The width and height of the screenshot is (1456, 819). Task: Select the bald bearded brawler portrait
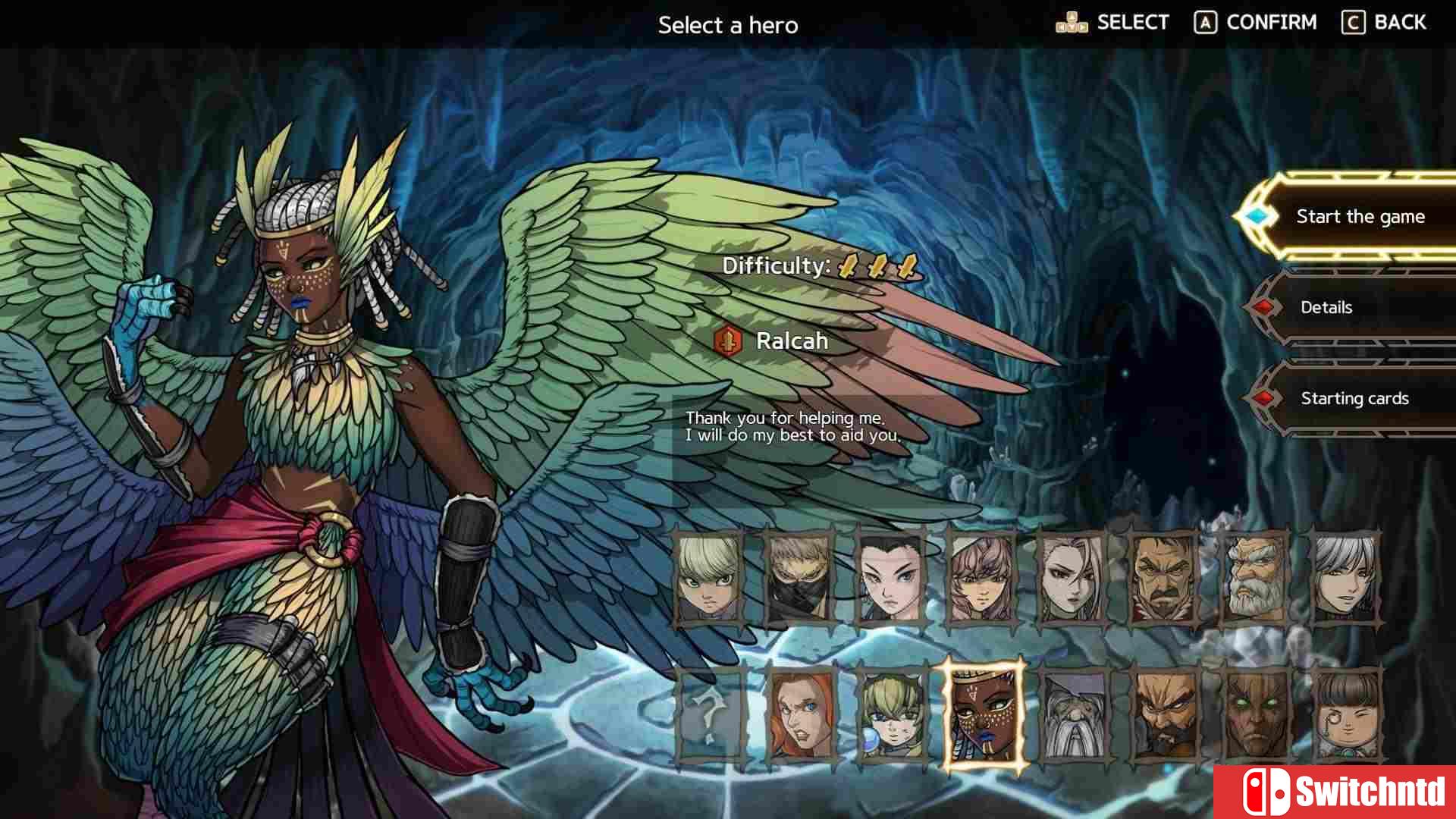[x=1165, y=715]
